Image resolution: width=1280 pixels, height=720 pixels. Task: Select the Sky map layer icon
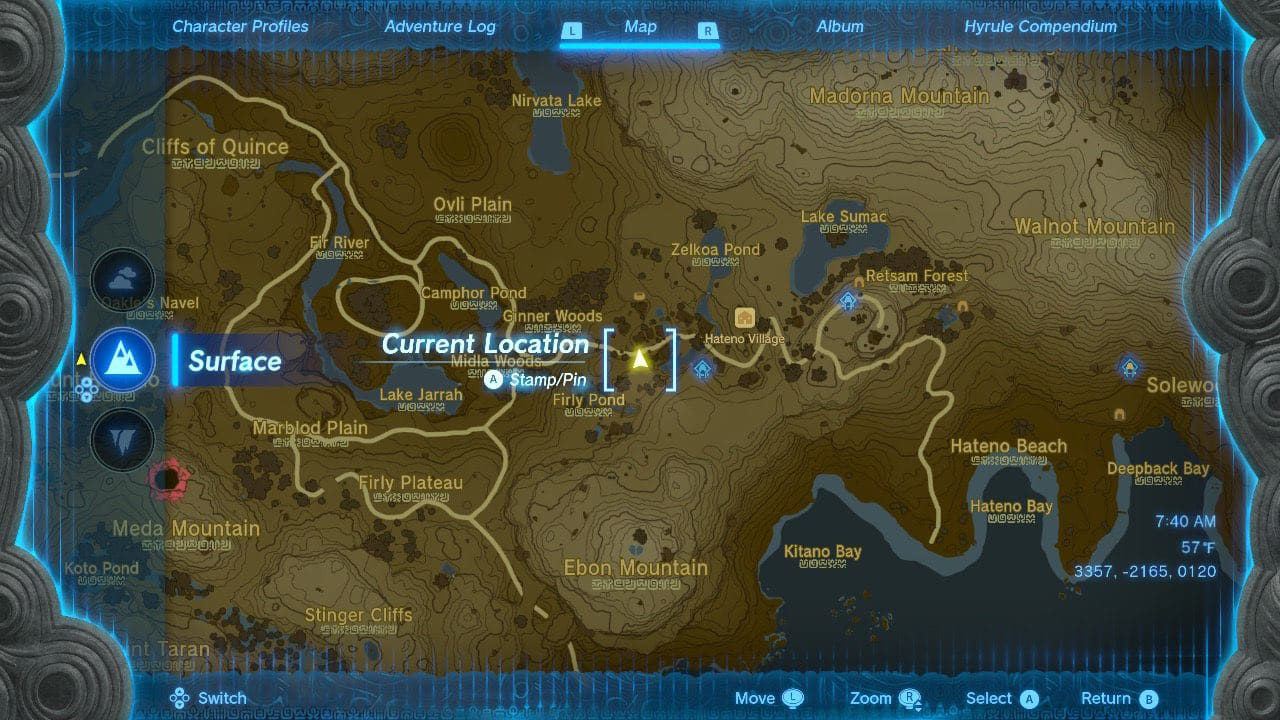coord(122,281)
